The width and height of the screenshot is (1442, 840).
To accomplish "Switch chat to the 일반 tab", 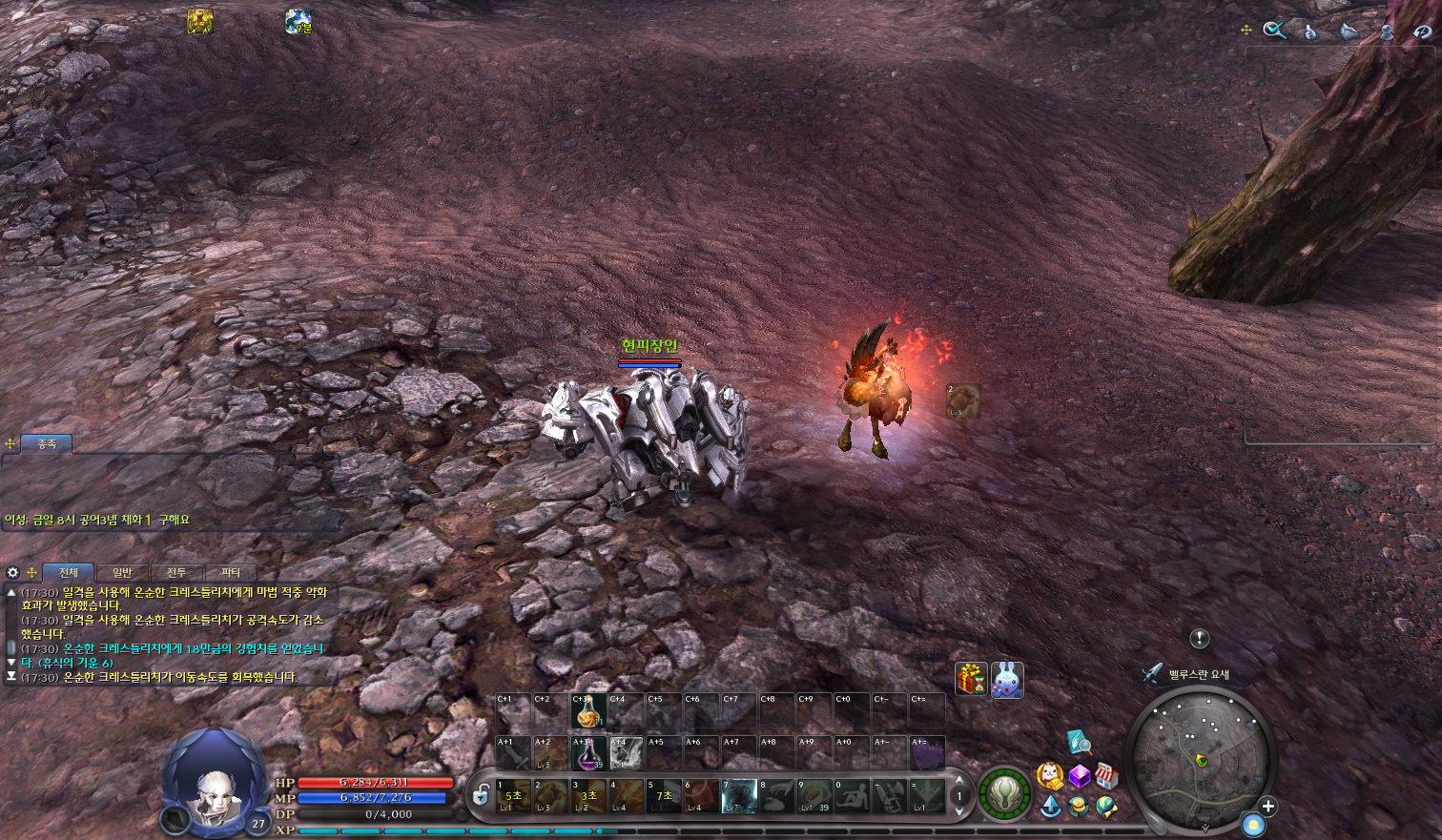I will click(x=122, y=573).
